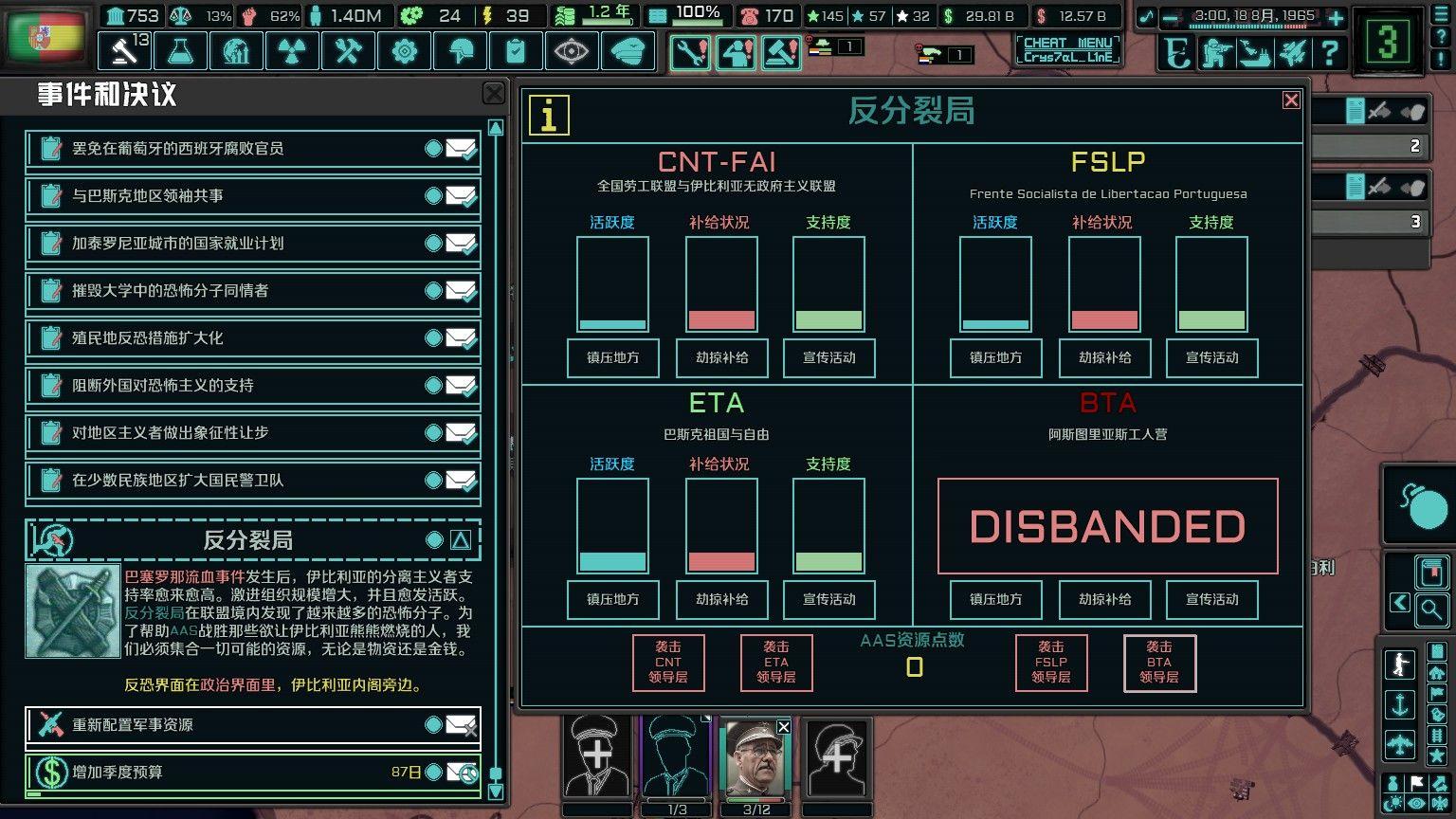This screenshot has width=1456, height=819.
Task: Select 劫掠补给 under ETA
Action: [721, 600]
